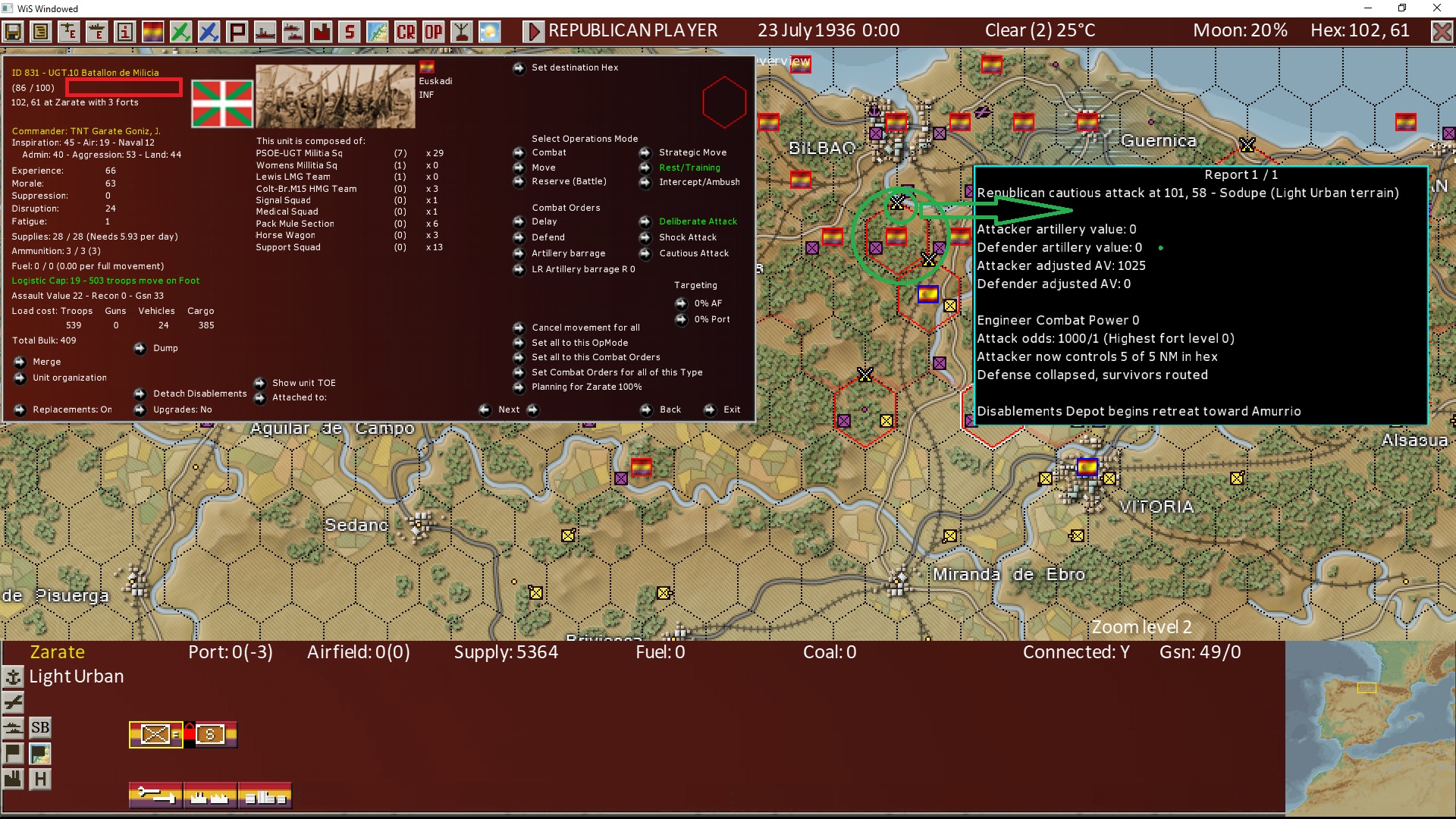Open the OP toolbar icon

point(432,31)
